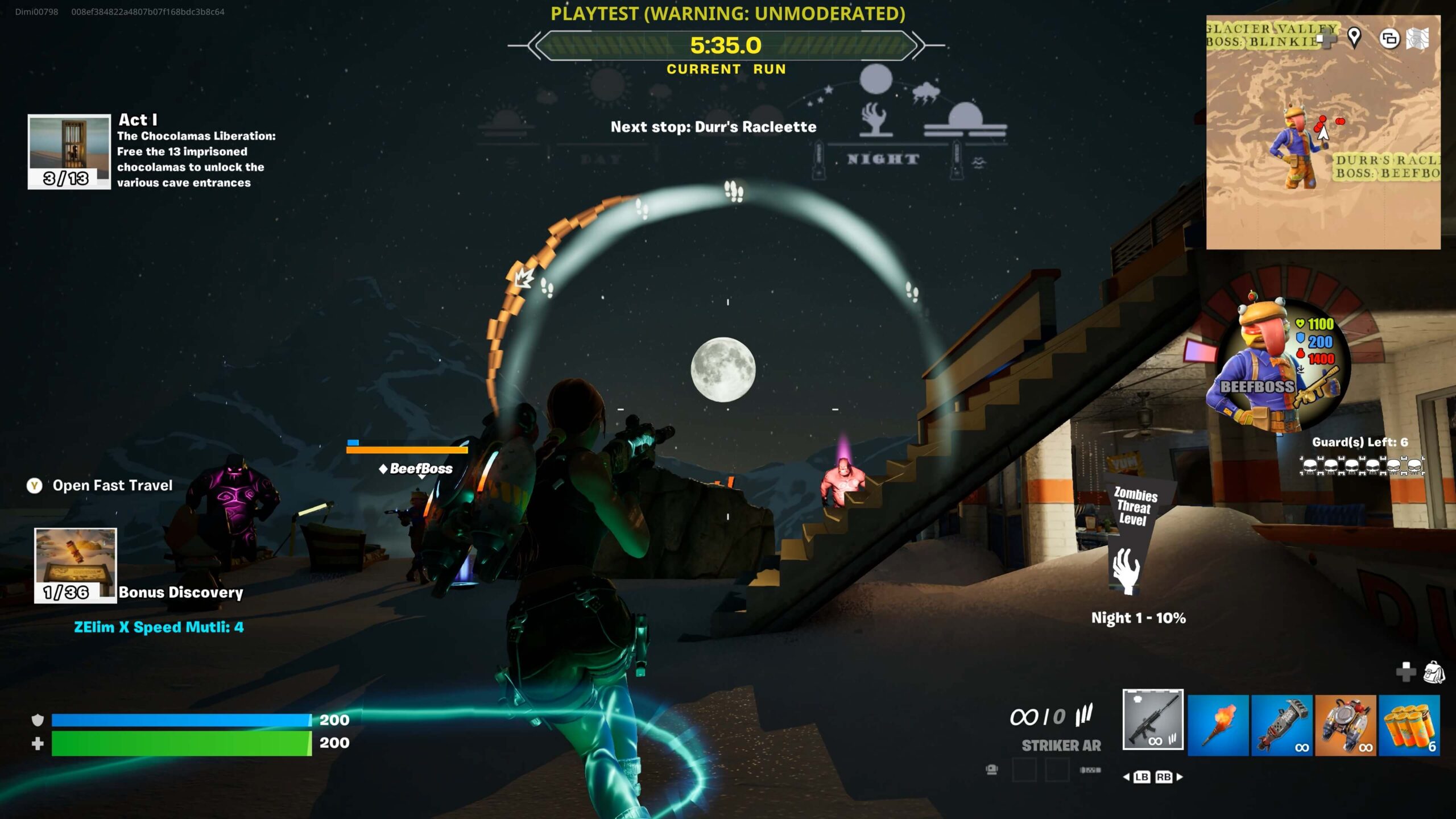The height and width of the screenshot is (819, 1456).
Task: Select the orange canister stack slot
Action: (1409, 725)
